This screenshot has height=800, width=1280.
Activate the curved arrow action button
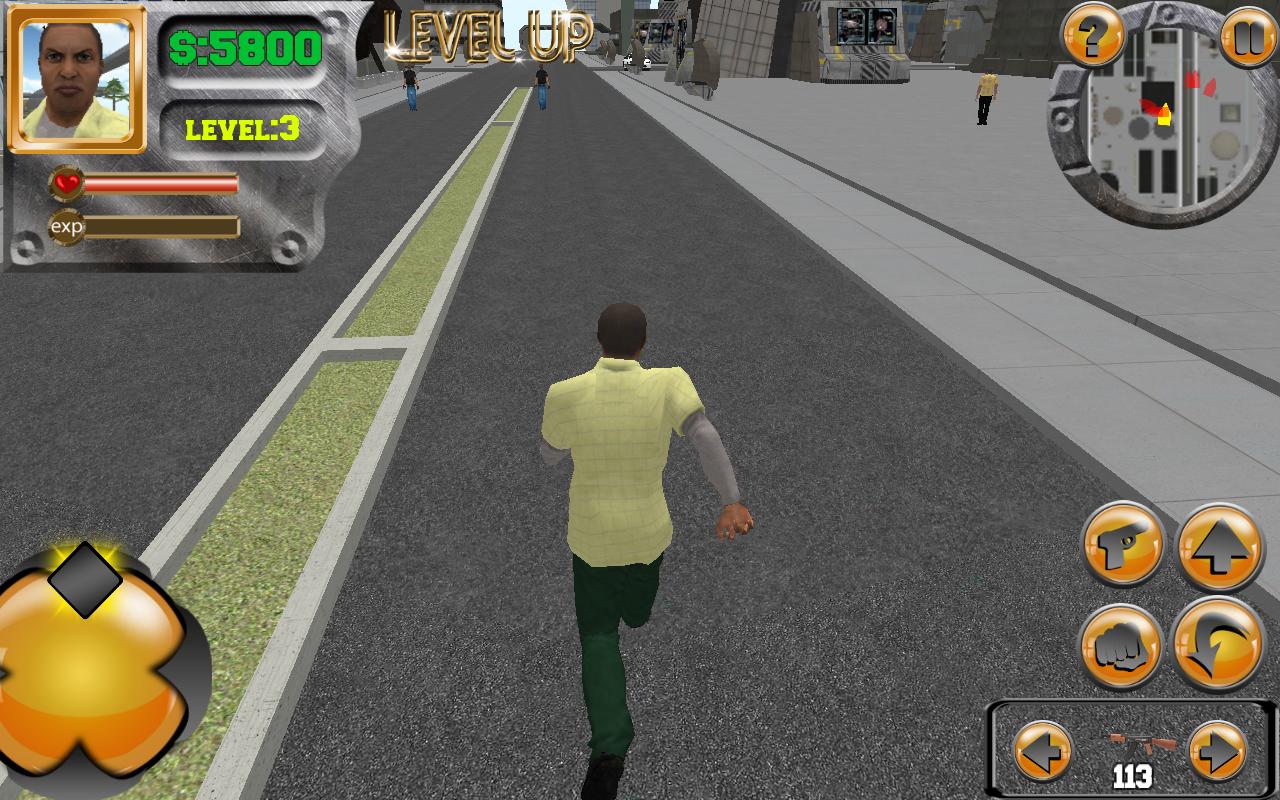coord(1219,644)
